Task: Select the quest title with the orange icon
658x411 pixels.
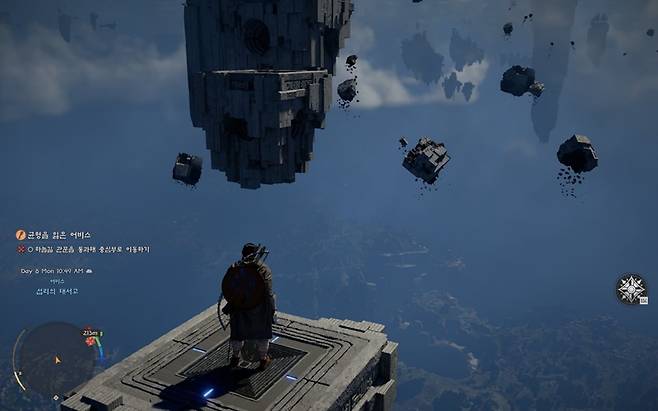Action: tap(58, 235)
